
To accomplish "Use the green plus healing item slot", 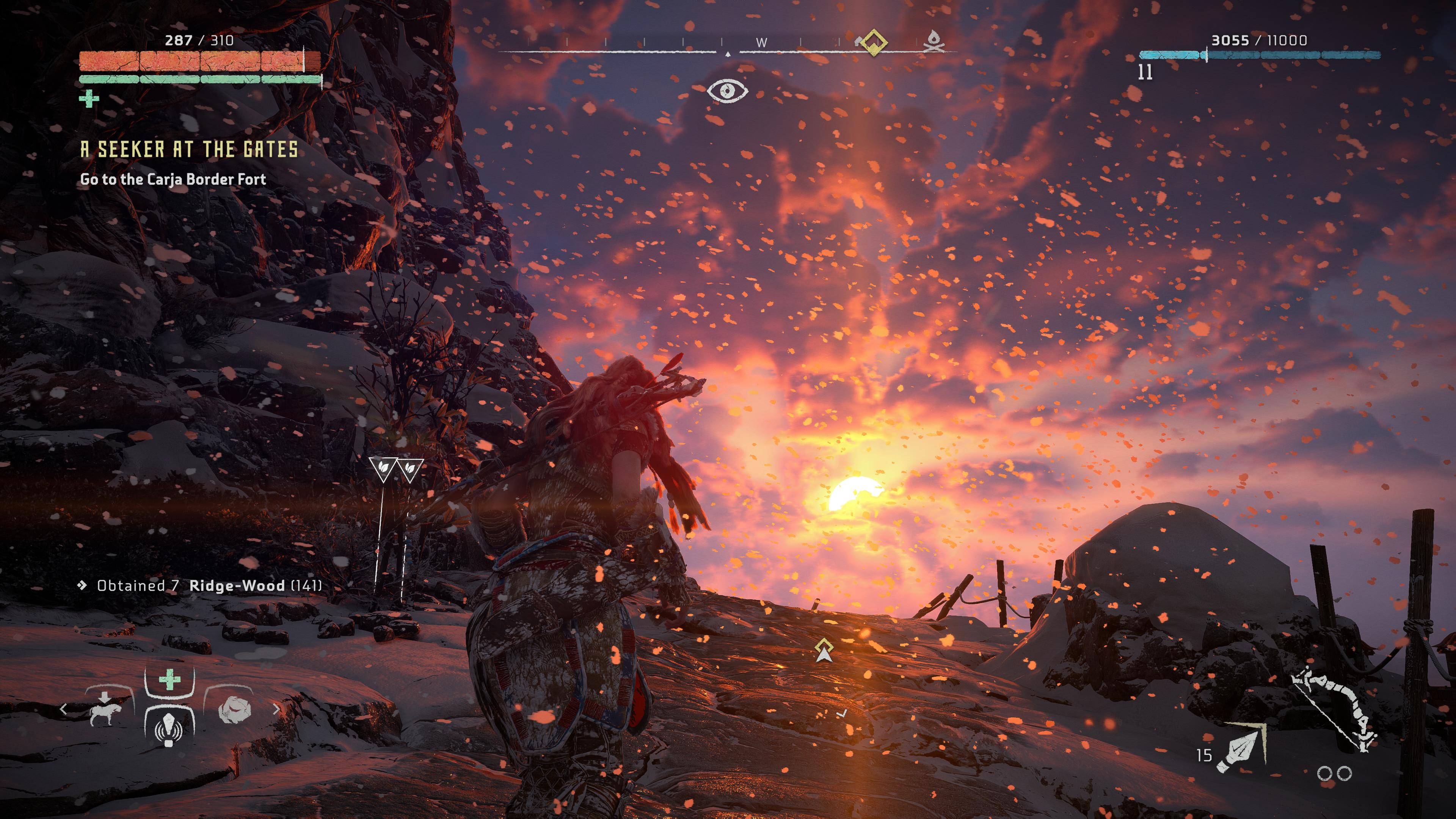I will [169, 680].
